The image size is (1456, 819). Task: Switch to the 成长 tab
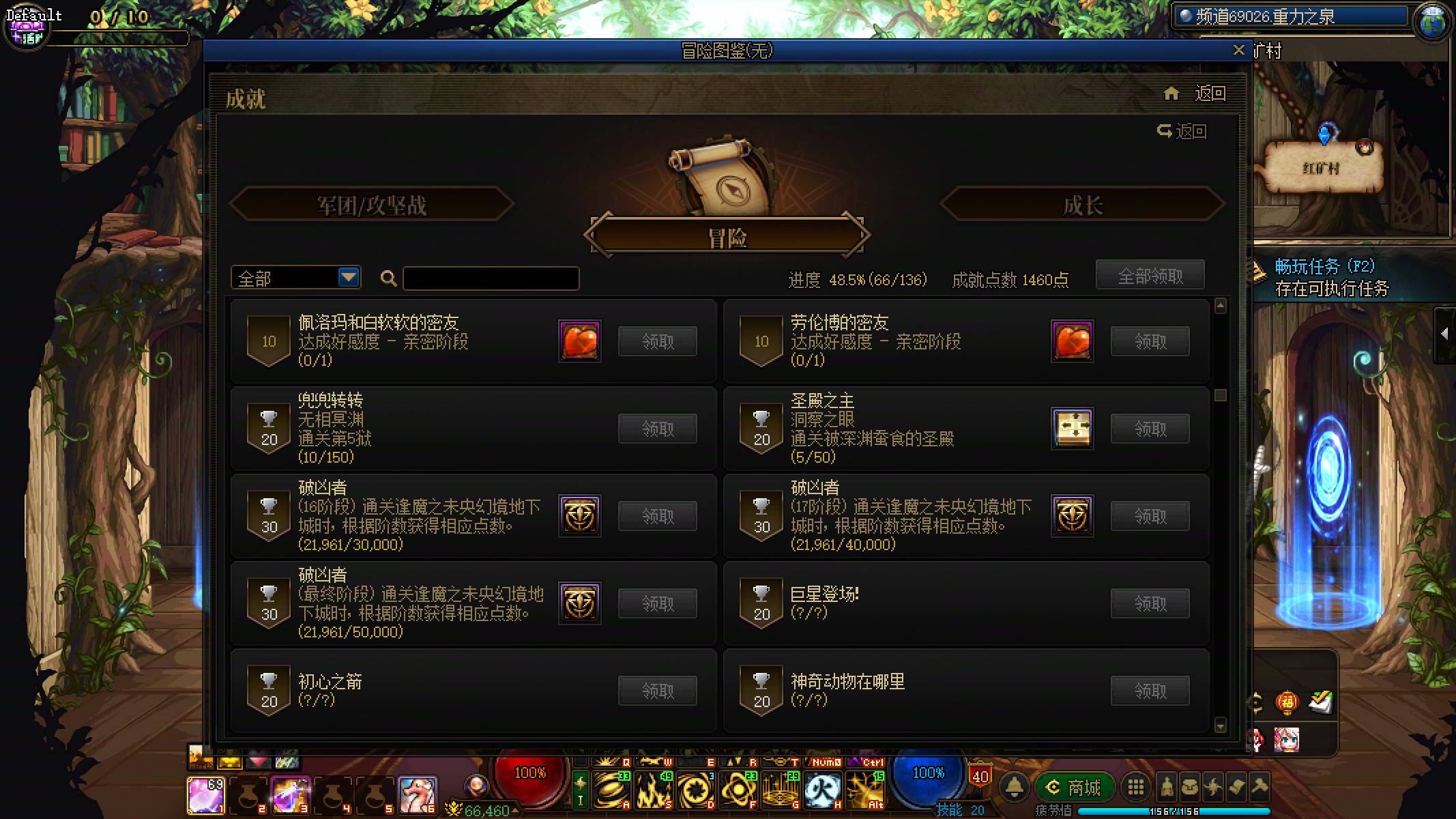[1079, 205]
